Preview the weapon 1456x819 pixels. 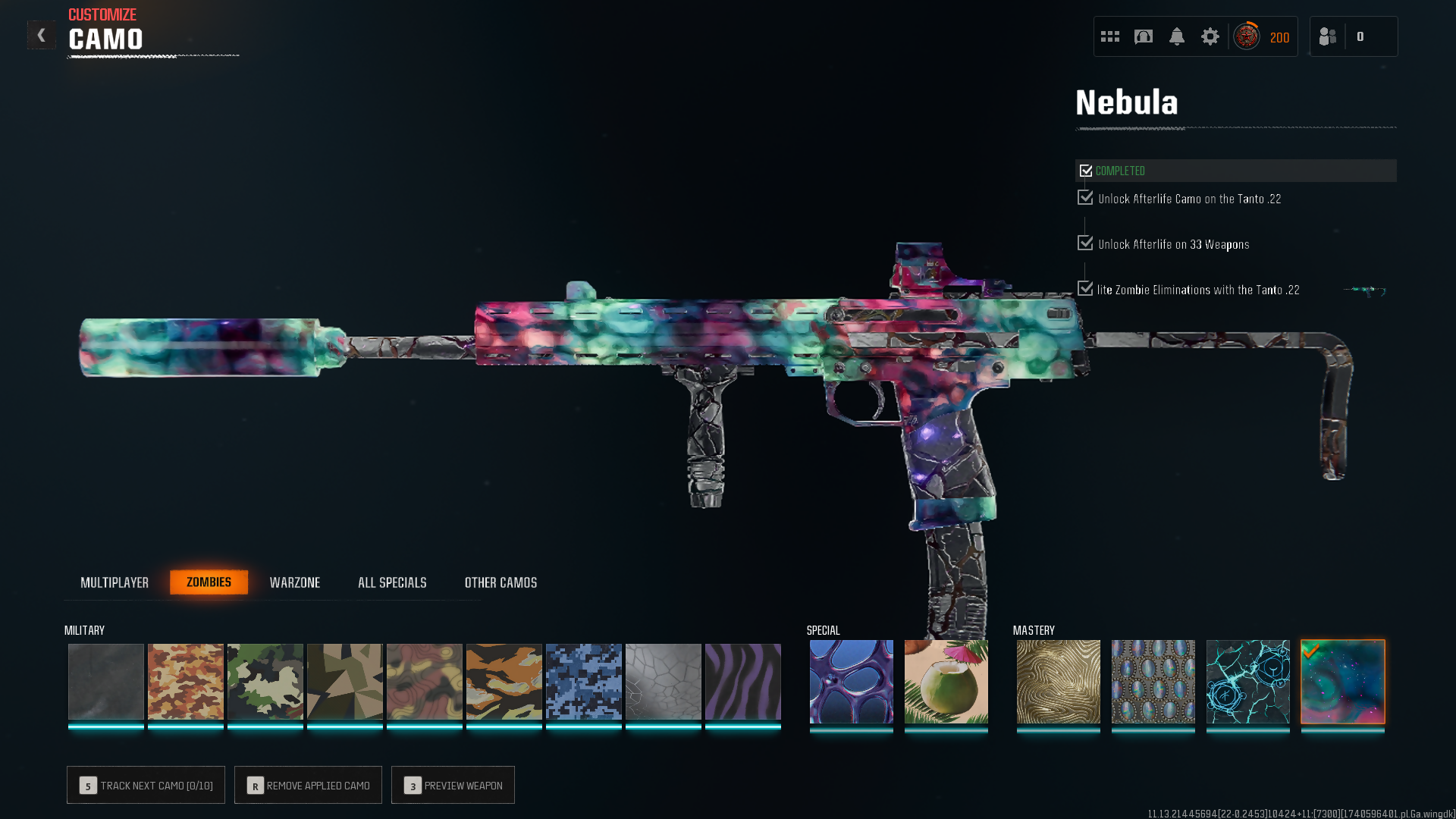[453, 785]
